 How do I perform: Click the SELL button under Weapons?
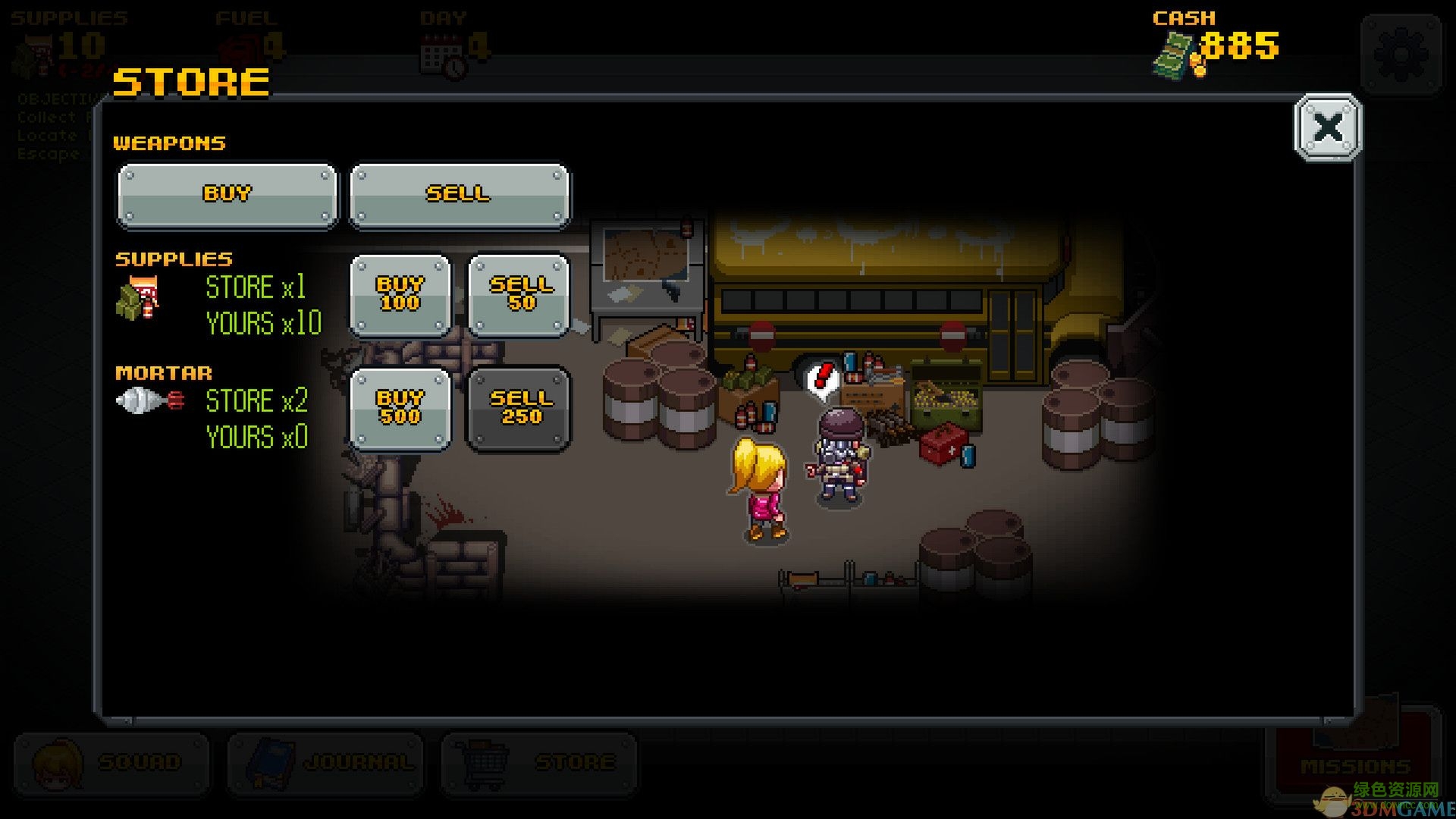pos(459,194)
